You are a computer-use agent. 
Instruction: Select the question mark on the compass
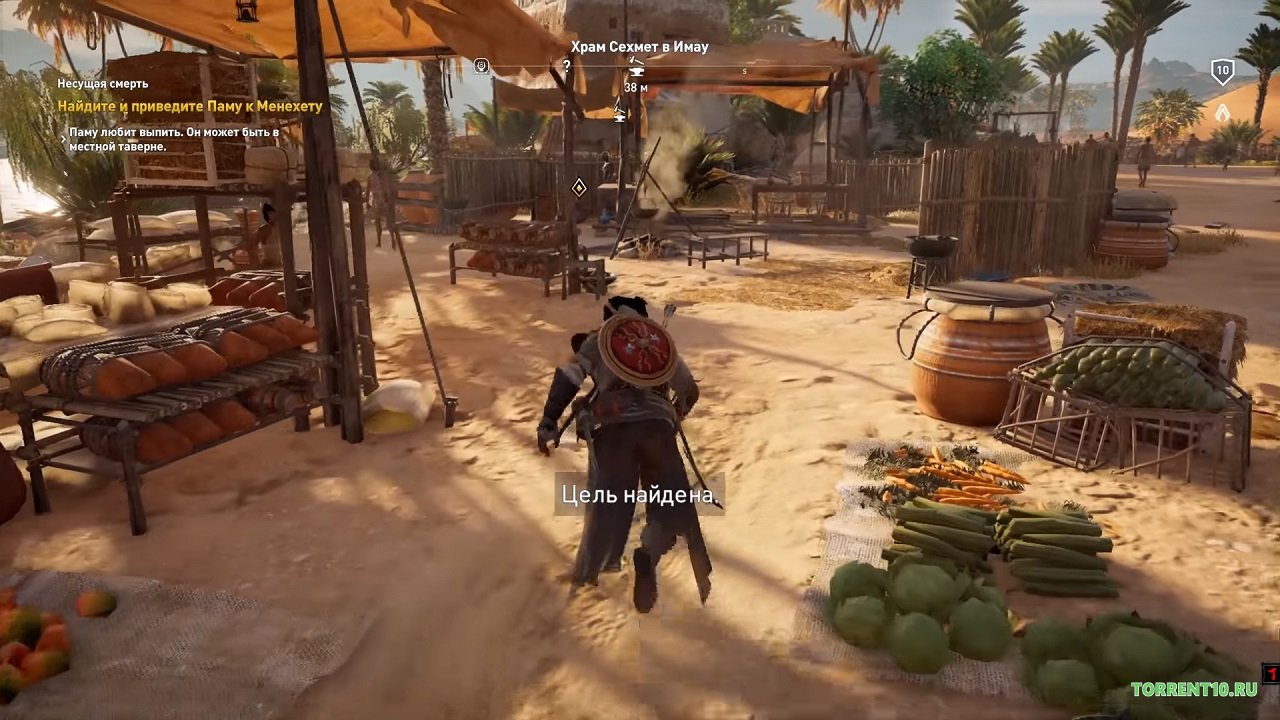[567, 66]
